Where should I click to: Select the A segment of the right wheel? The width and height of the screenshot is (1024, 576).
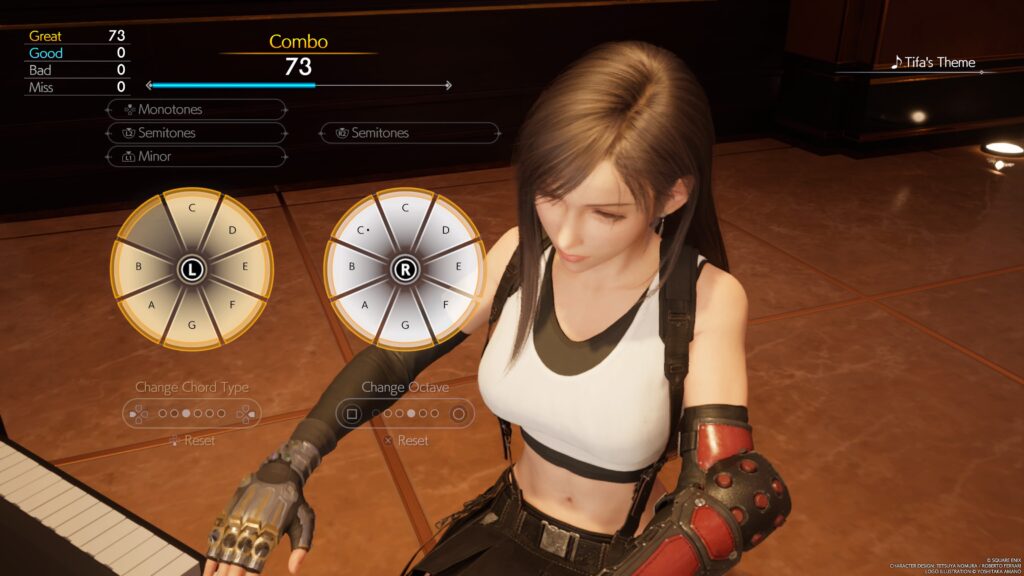pos(366,305)
